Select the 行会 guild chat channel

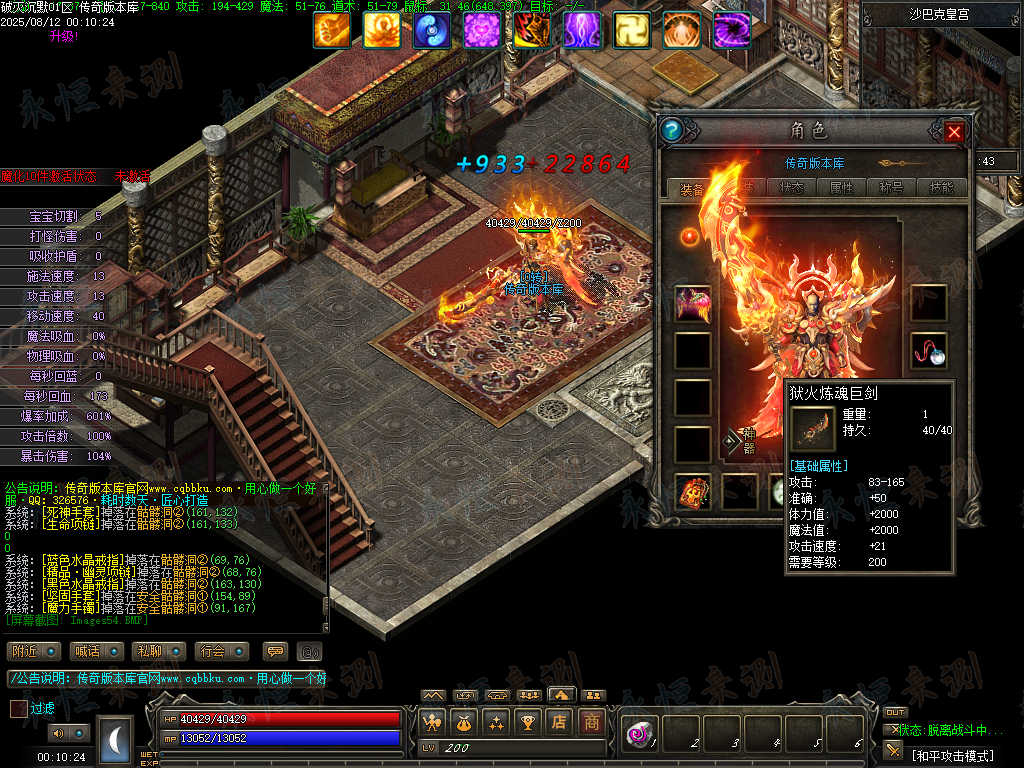[x=221, y=651]
